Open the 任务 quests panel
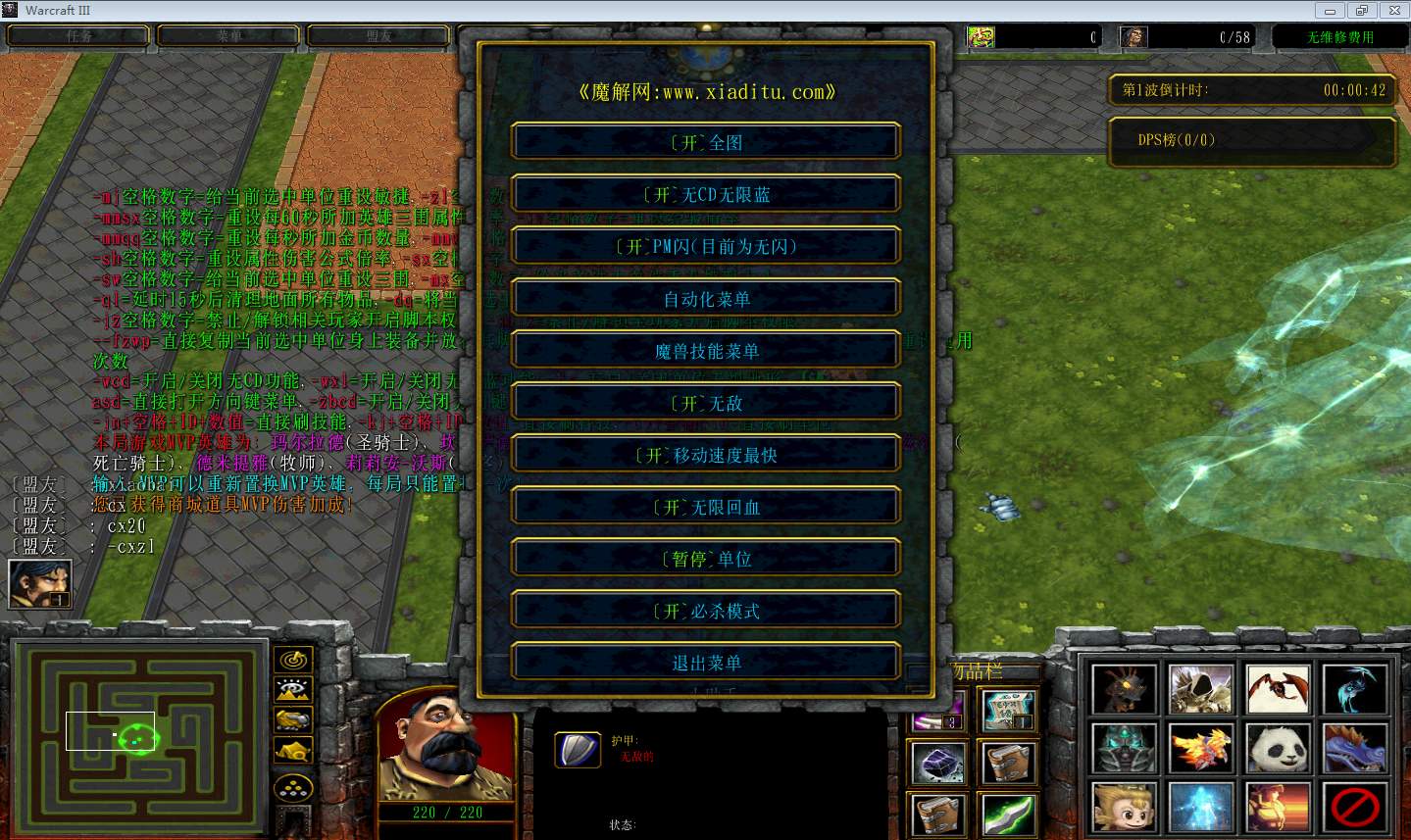Screen dimensions: 1411x840 77,35
